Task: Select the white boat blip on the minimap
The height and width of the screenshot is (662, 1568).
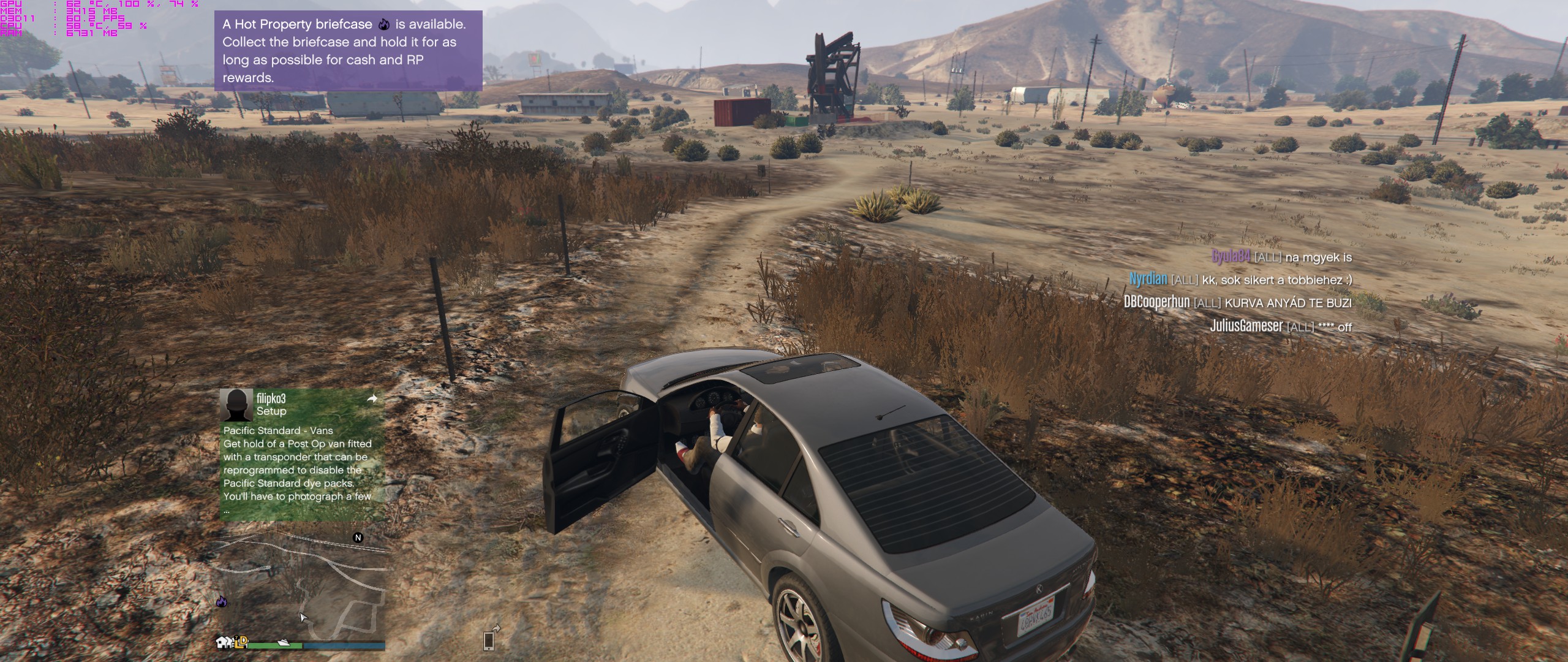Action: click(x=284, y=642)
